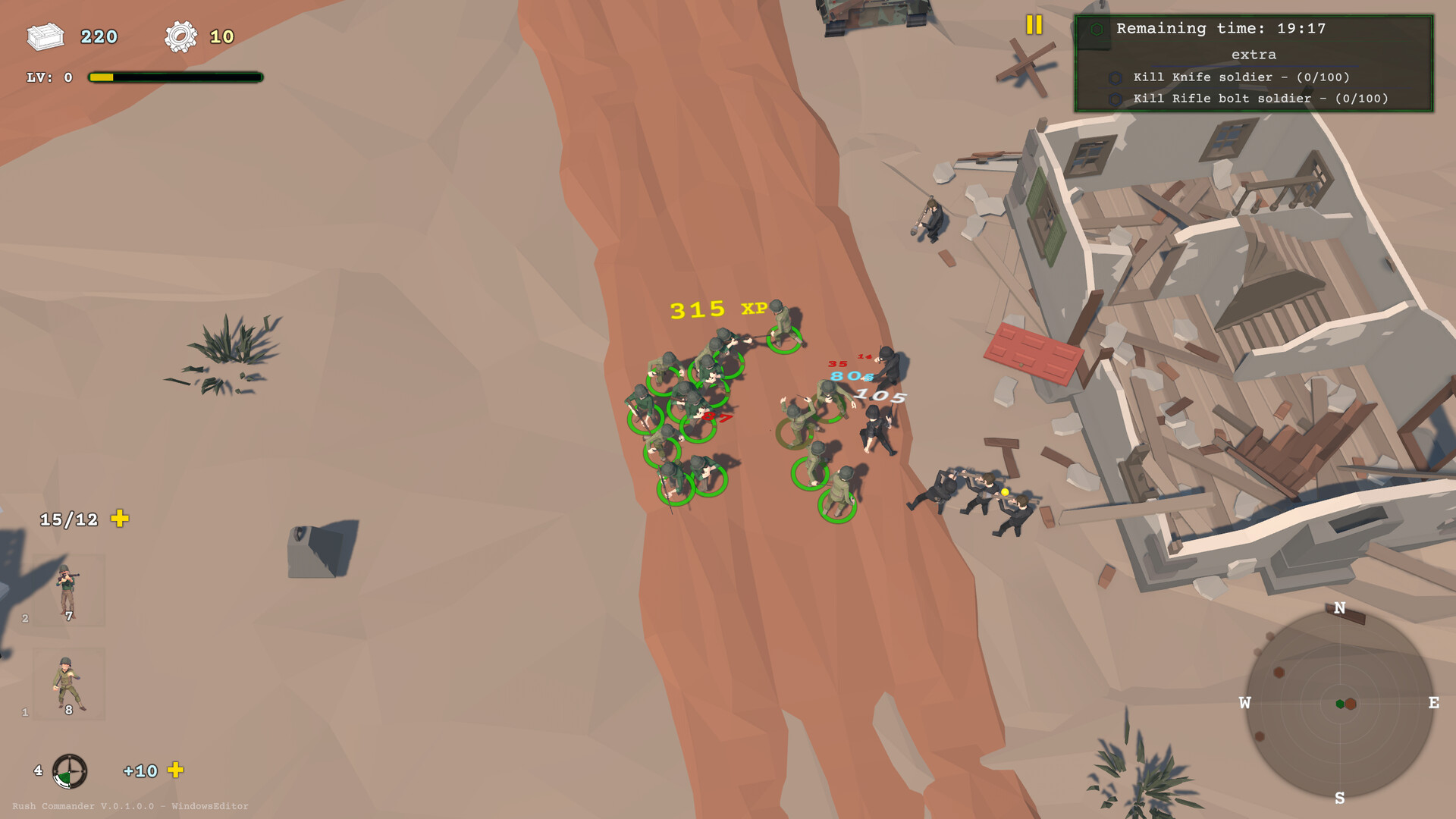The image size is (1456, 819).
Task: Click the hexagon marker for Kill Rifle bolt soldier
Action: (x=1114, y=99)
